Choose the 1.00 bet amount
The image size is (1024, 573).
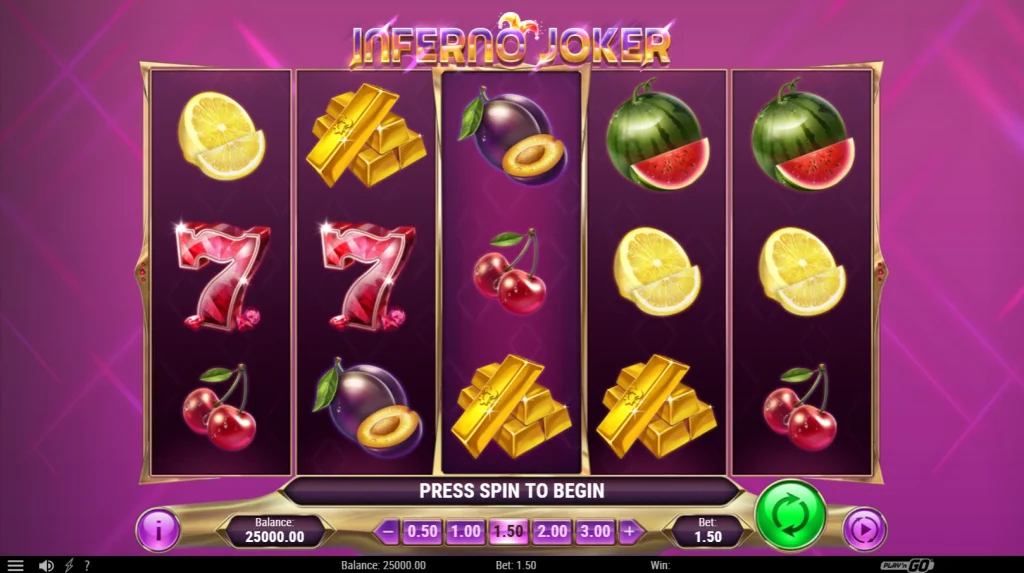point(465,531)
